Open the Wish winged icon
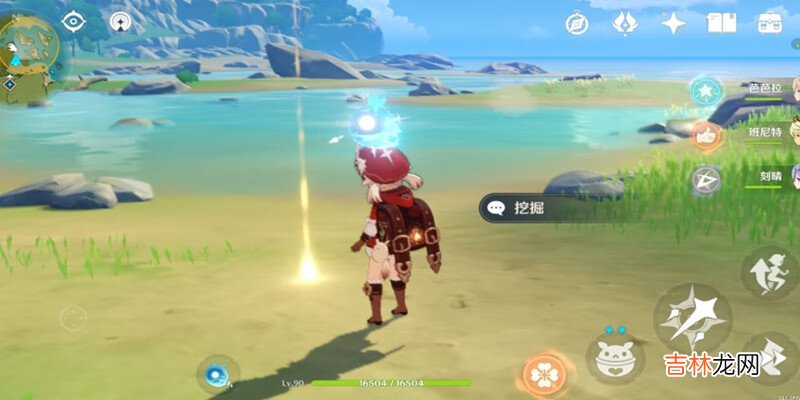 (x=625, y=23)
